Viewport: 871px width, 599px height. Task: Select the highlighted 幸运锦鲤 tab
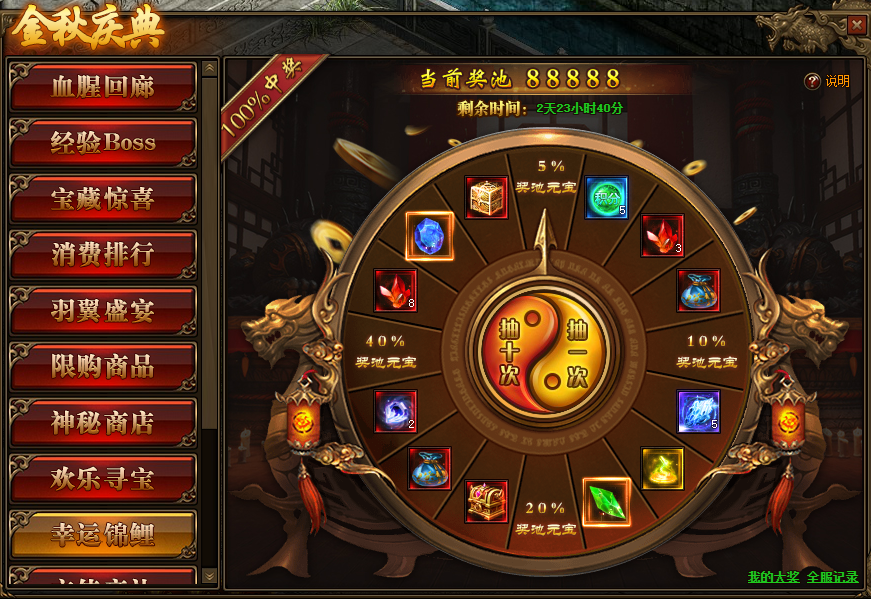pyautogui.click(x=102, y=534)
